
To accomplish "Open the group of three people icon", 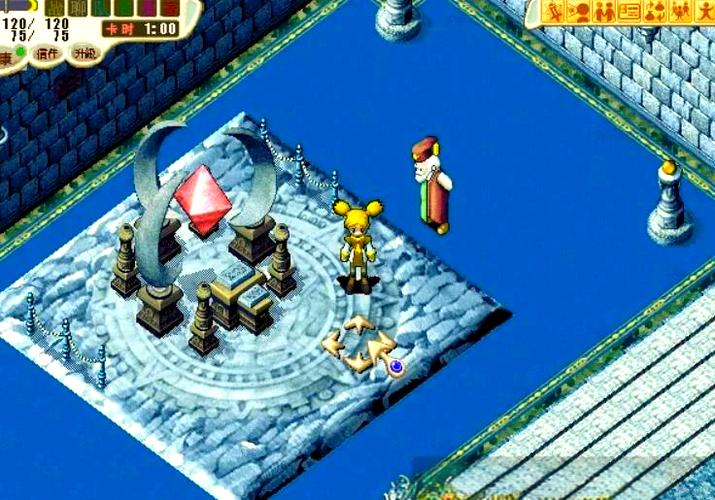I will pos(680,12).
